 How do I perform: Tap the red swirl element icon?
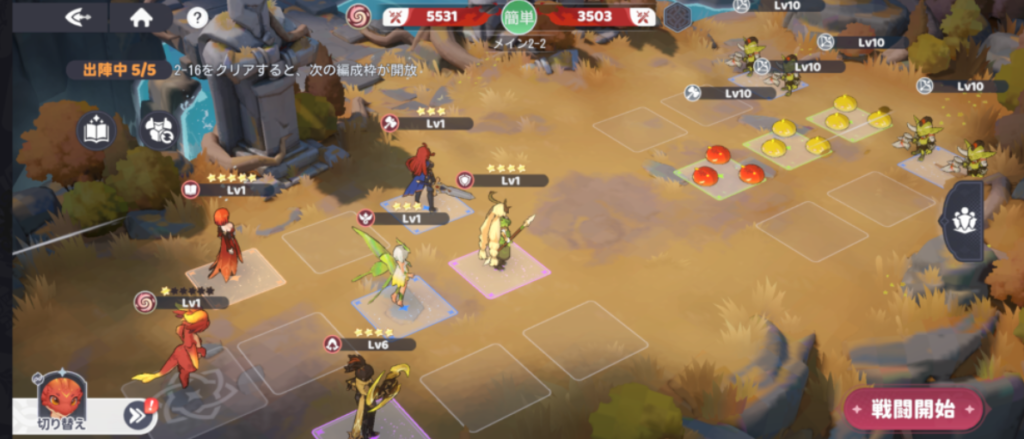pyautogui.click(x=357, y=15)
